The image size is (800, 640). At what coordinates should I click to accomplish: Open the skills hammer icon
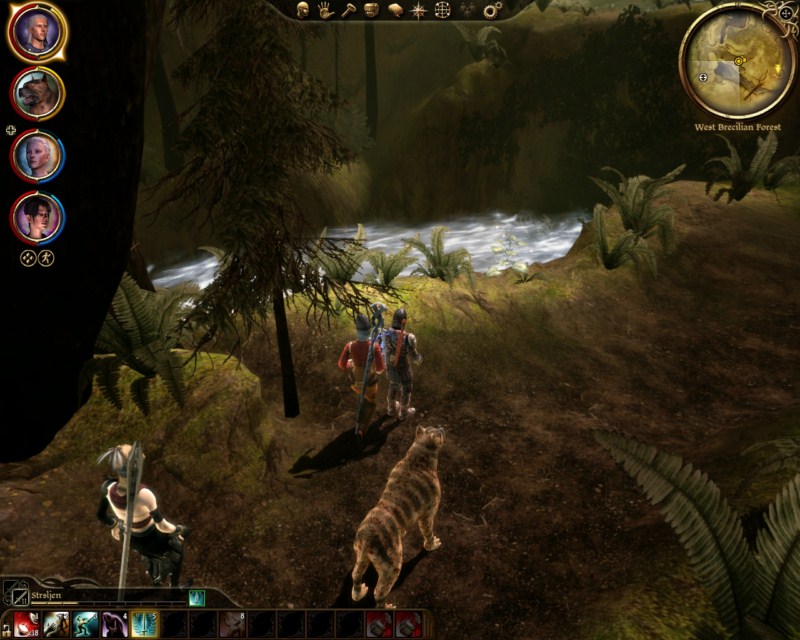coord(348,10)
